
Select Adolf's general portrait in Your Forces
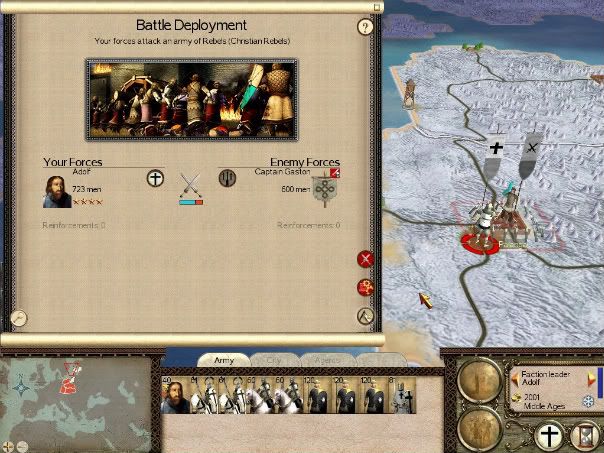[x=56, y=191]
